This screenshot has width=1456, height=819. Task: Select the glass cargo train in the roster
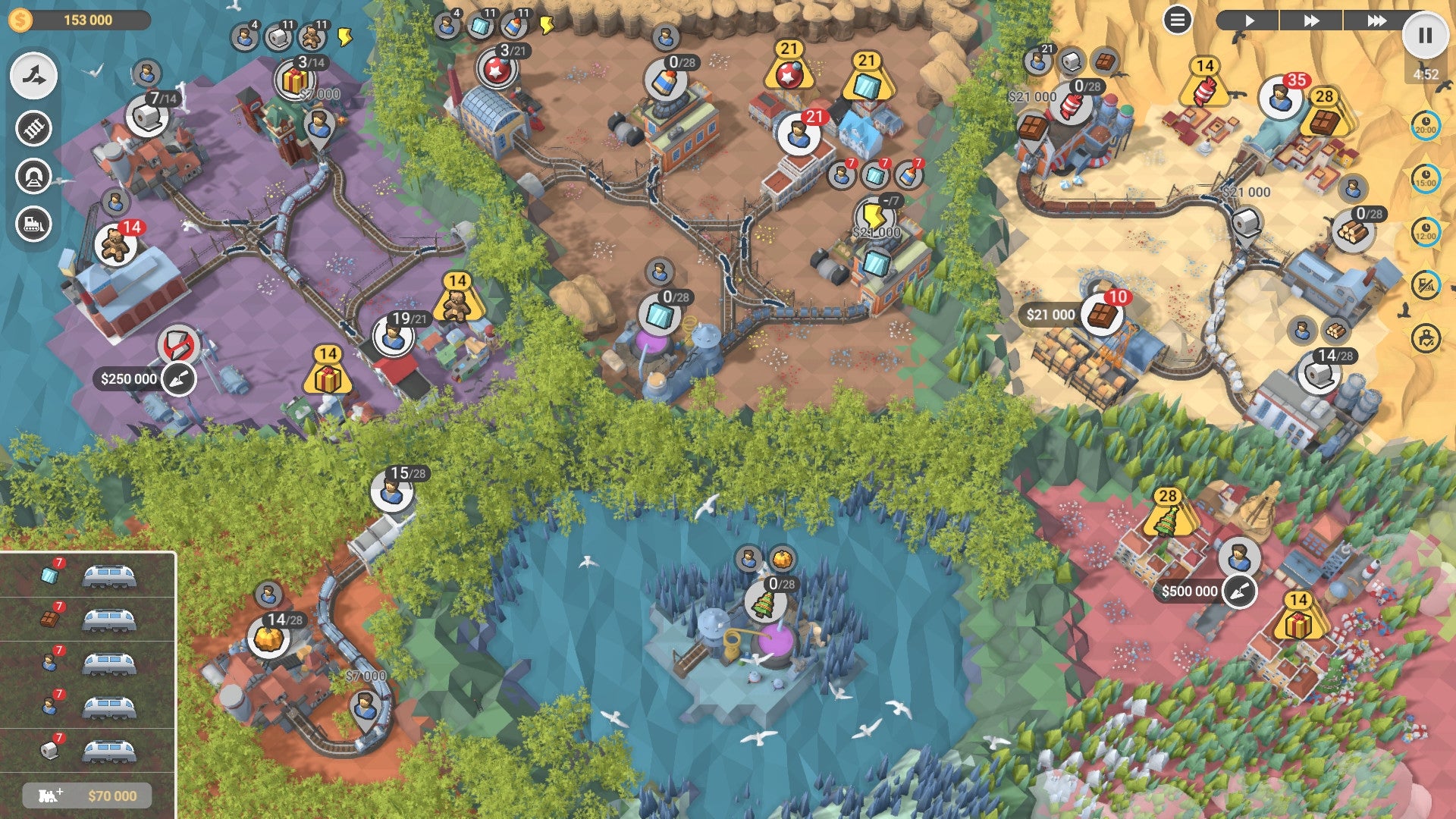(110, 578)
